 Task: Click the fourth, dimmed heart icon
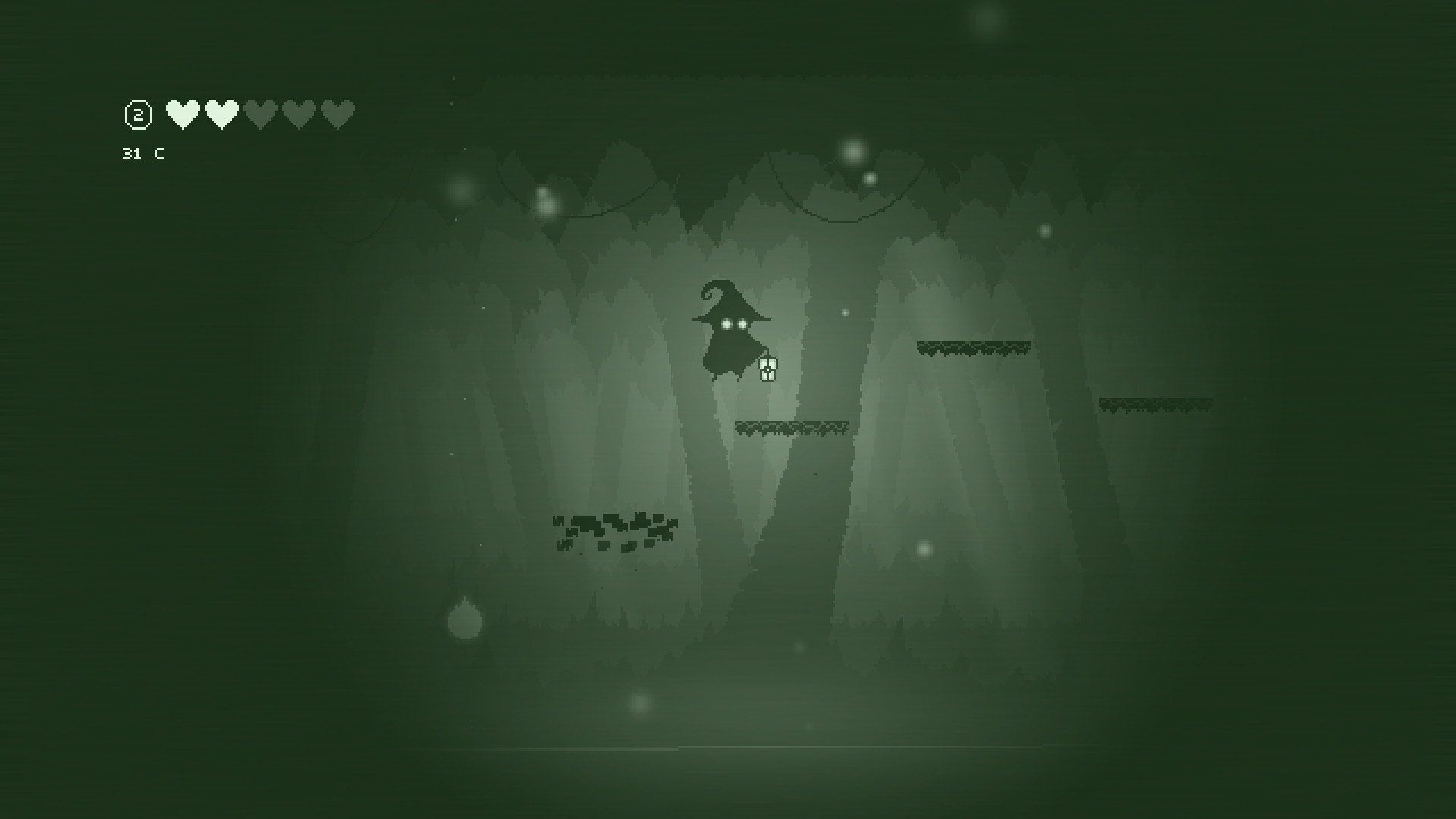299,115
